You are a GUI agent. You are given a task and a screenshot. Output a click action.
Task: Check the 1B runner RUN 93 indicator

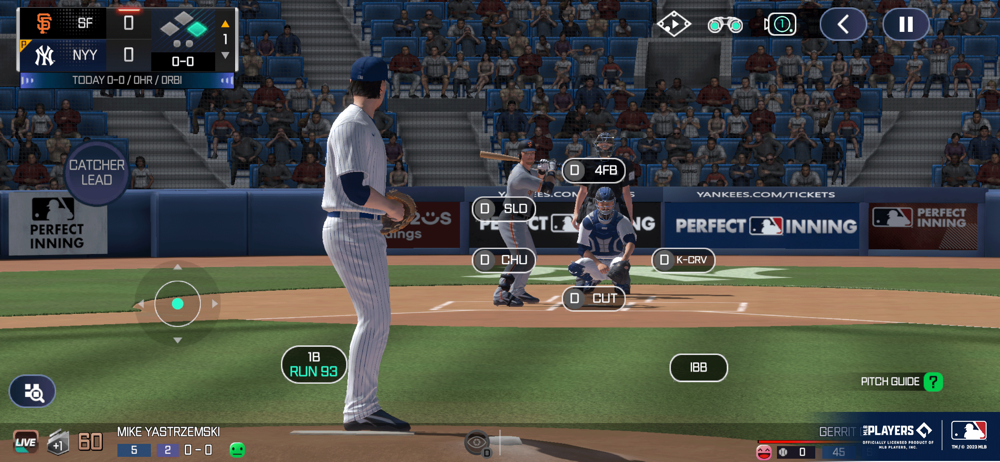(314, 364)
